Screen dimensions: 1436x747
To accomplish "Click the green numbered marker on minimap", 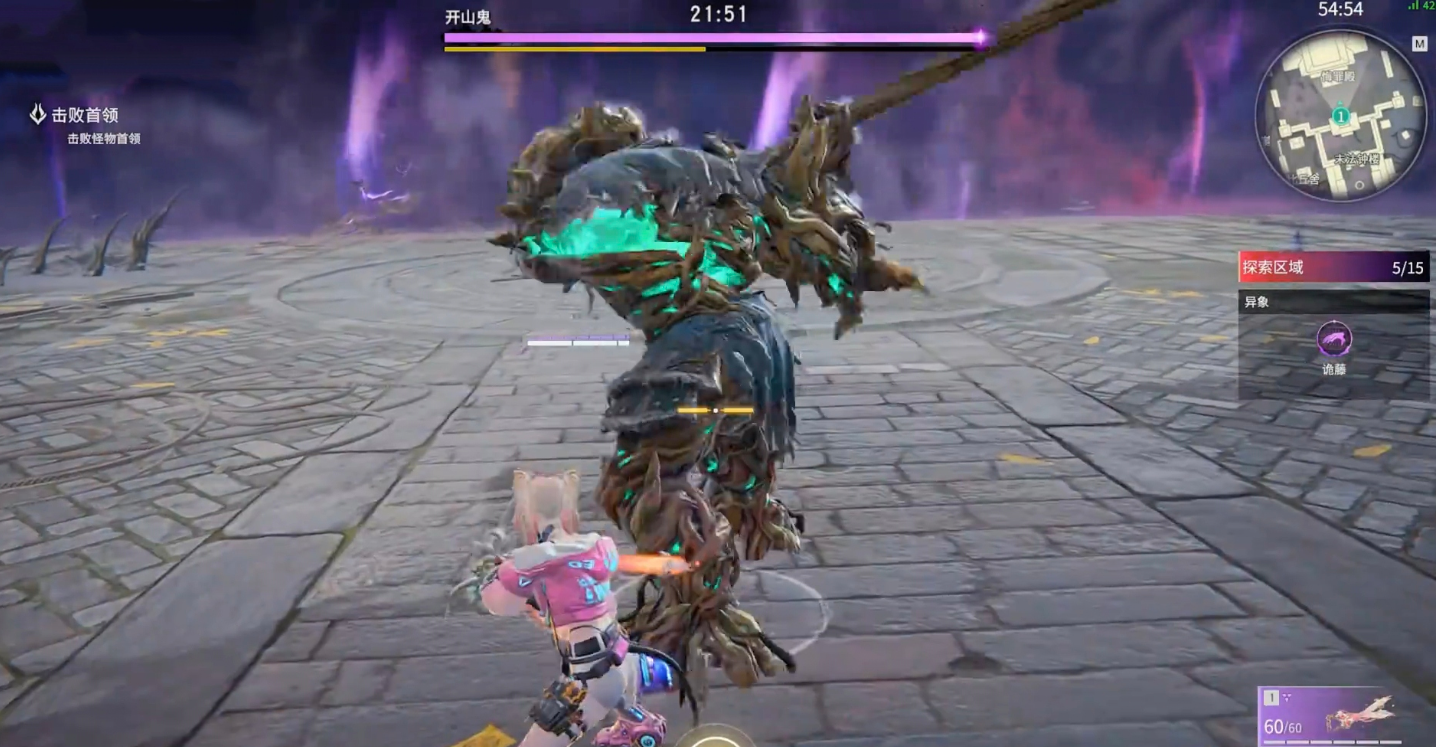I will coord(1340,116).
